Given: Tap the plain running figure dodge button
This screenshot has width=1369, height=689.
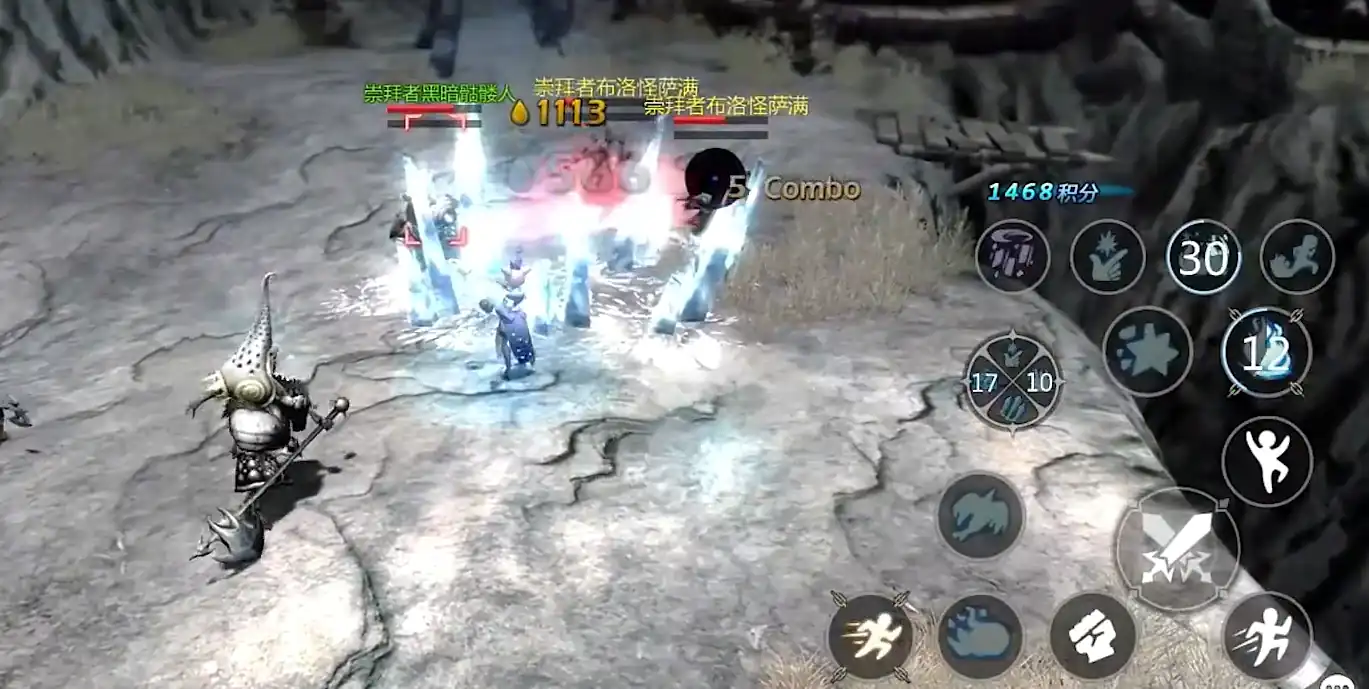Looking at the screenshot, I should 1267,636.
